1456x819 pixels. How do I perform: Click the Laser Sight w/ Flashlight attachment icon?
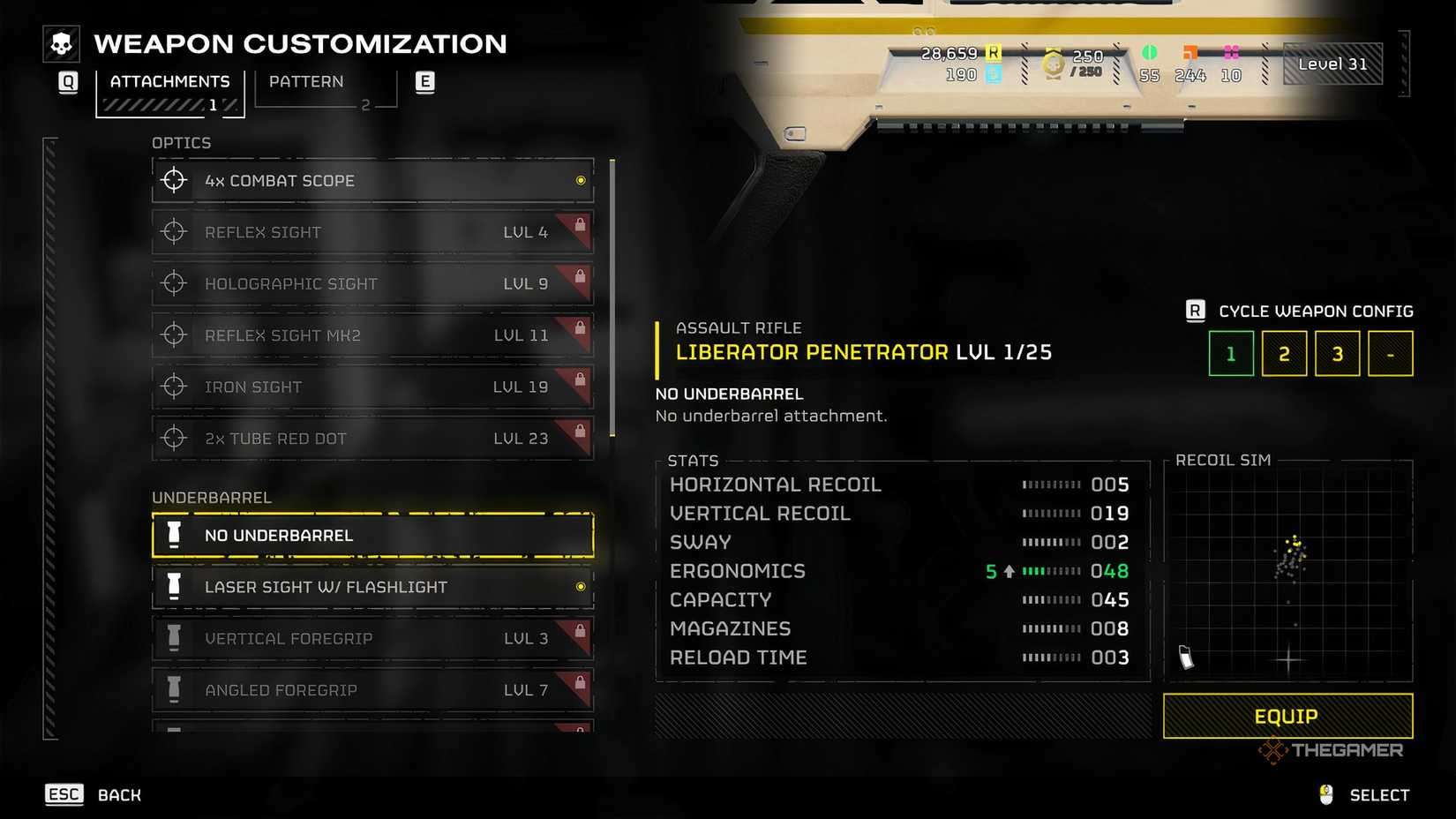coord(173,585)
